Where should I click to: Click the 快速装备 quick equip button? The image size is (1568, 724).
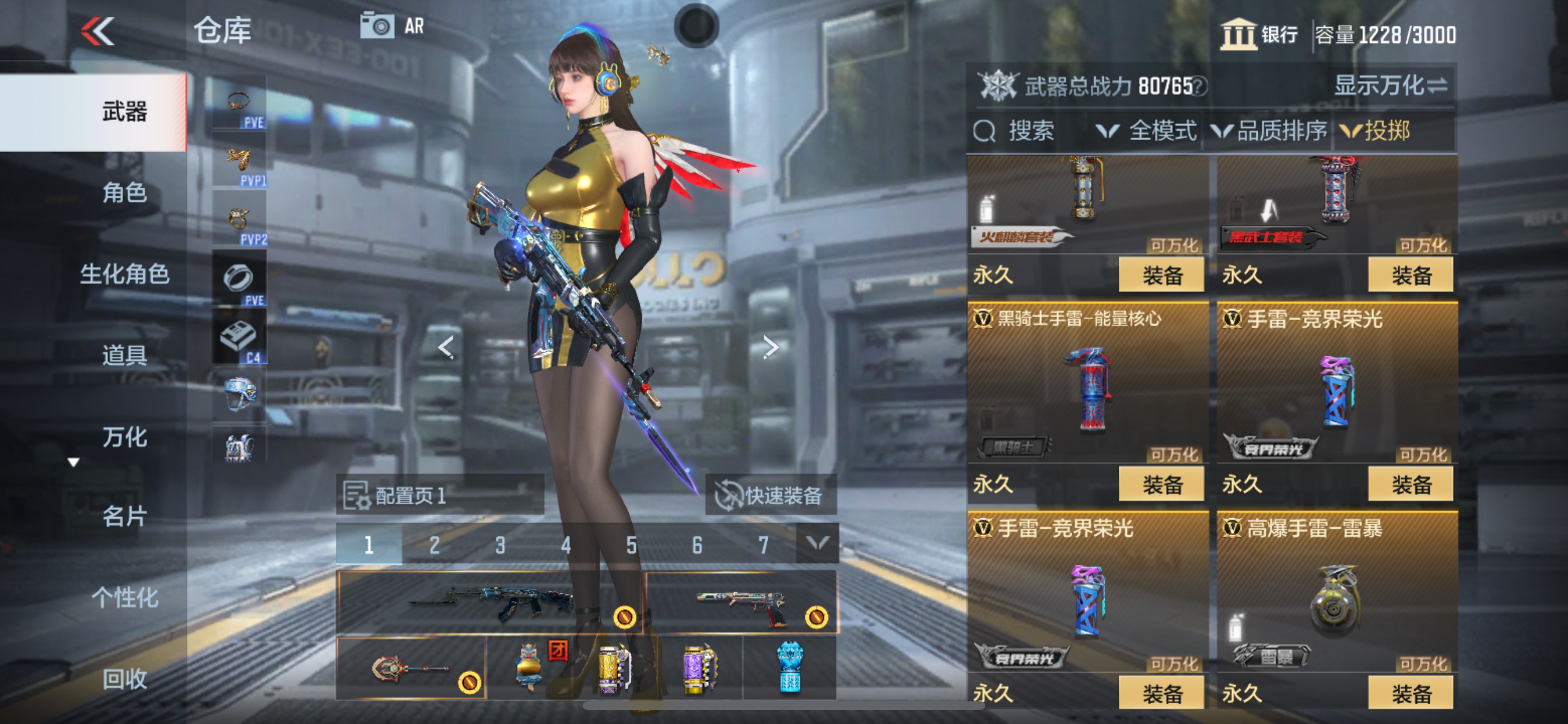tap(771, 495)
